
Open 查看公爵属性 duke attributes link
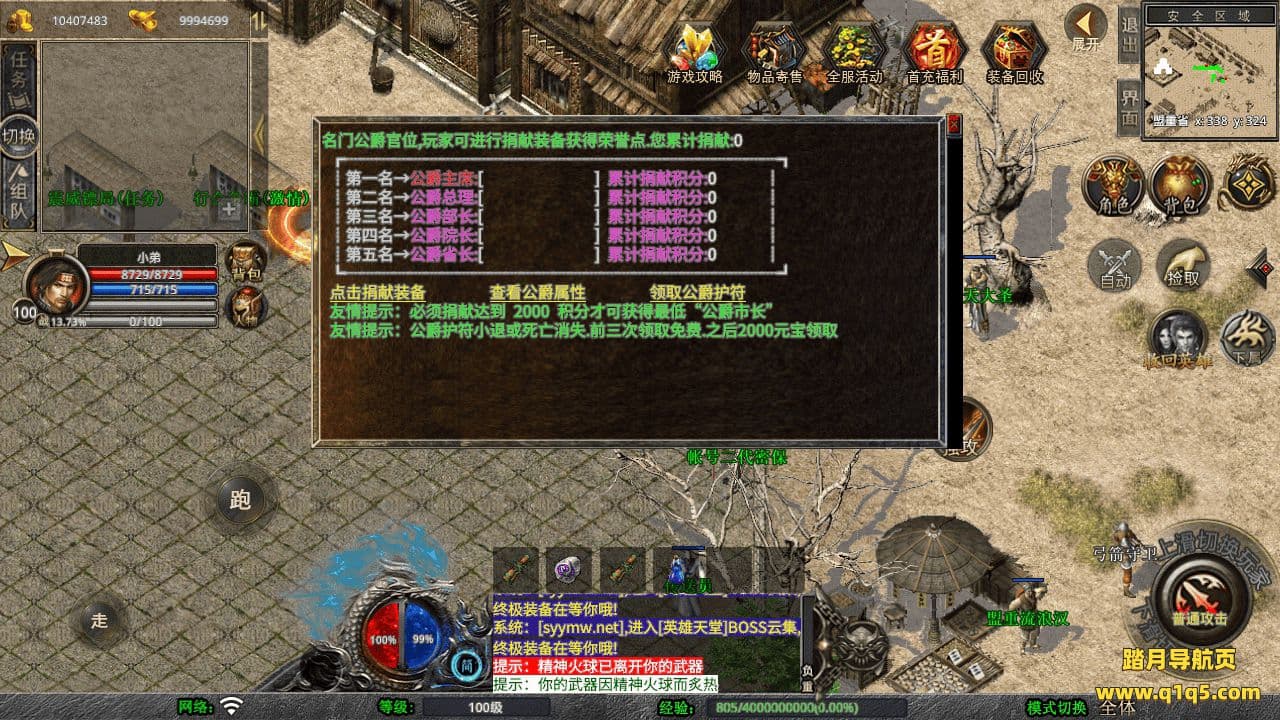pos(537,293)
